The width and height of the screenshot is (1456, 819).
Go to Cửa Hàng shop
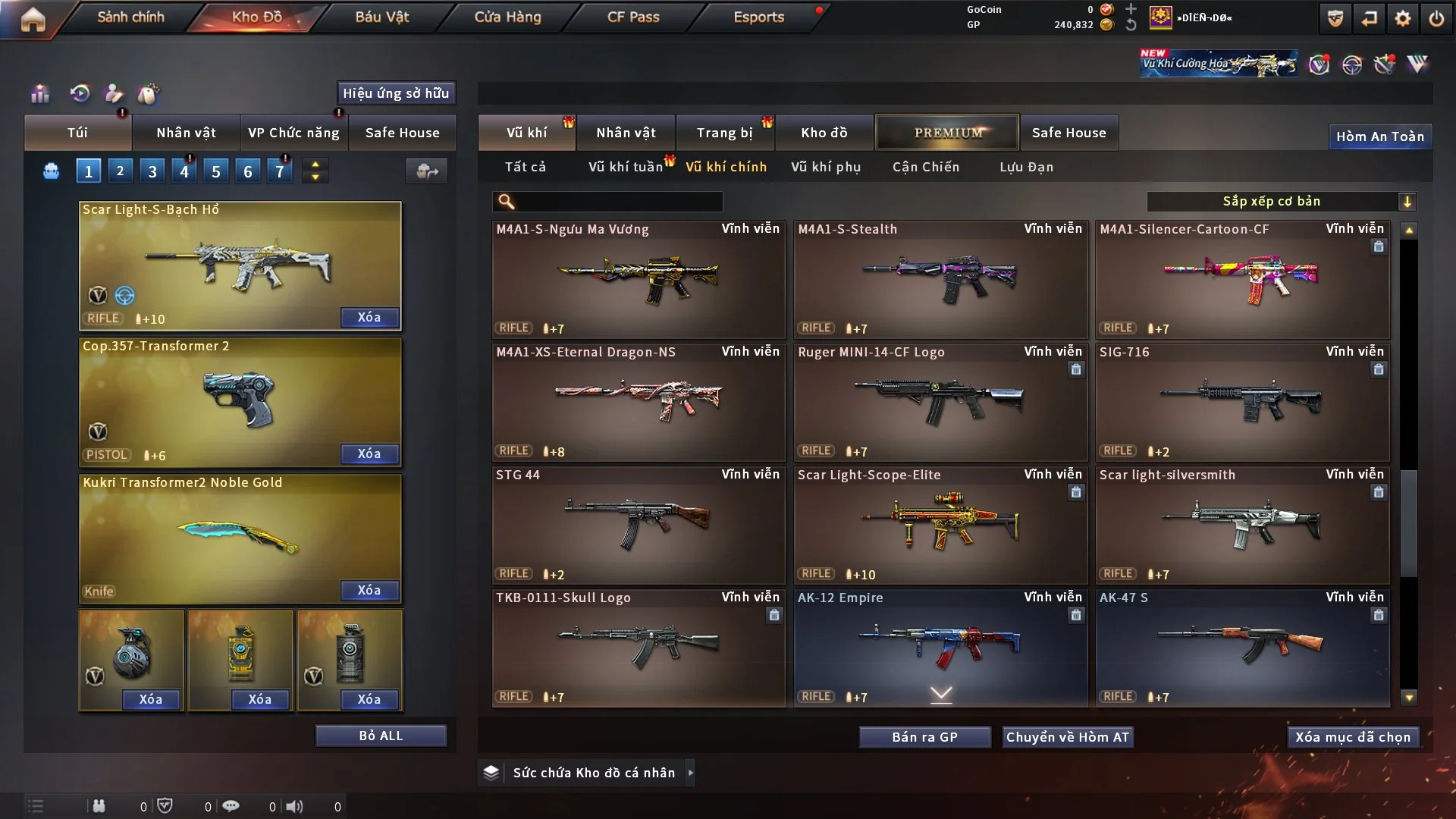tap(507, 17)
